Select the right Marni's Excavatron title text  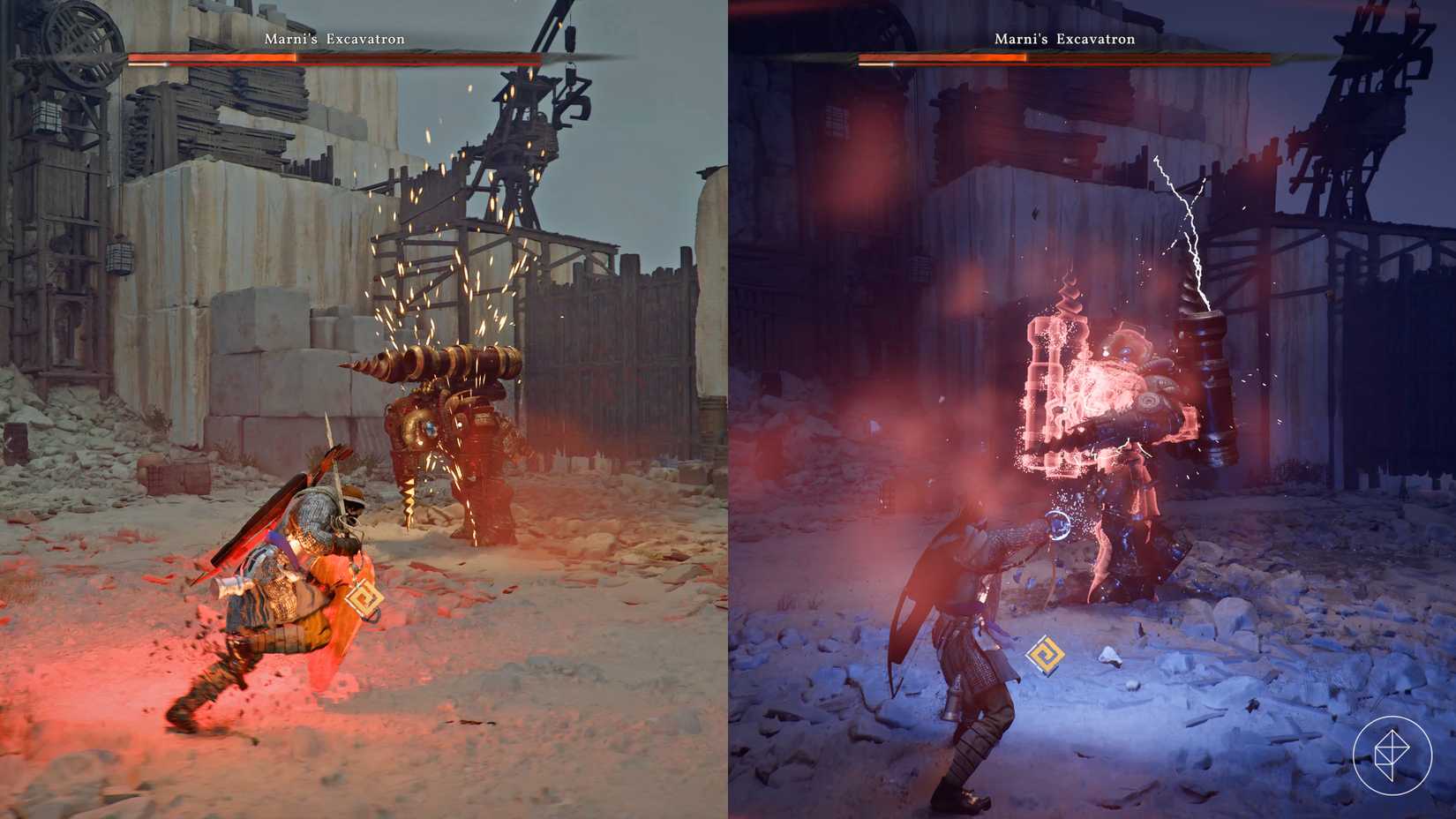(1065, 40)
